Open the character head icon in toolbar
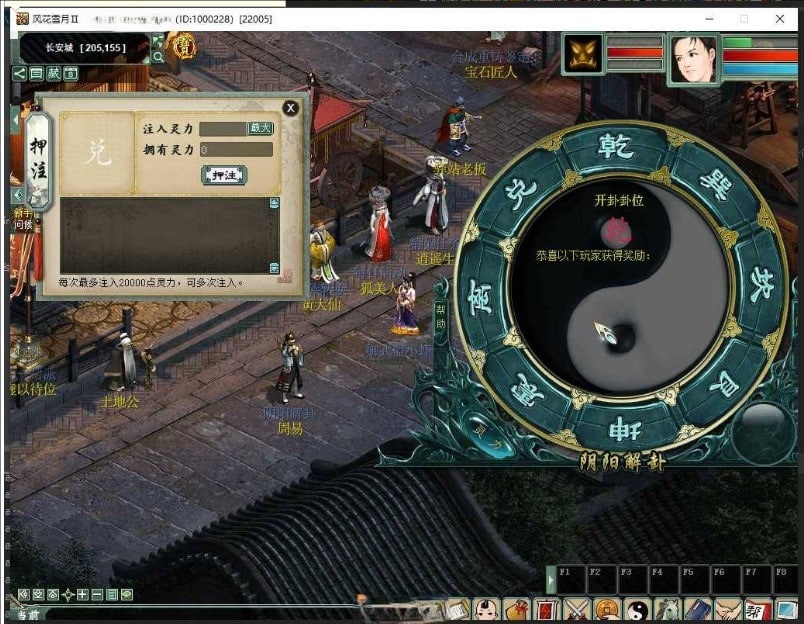804x624 pixels. click(x=487, y=609)
